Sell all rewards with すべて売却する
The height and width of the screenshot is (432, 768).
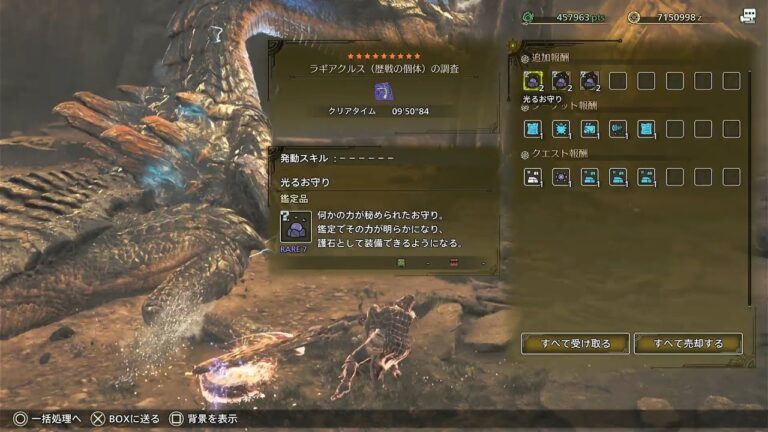pos(688,343)
